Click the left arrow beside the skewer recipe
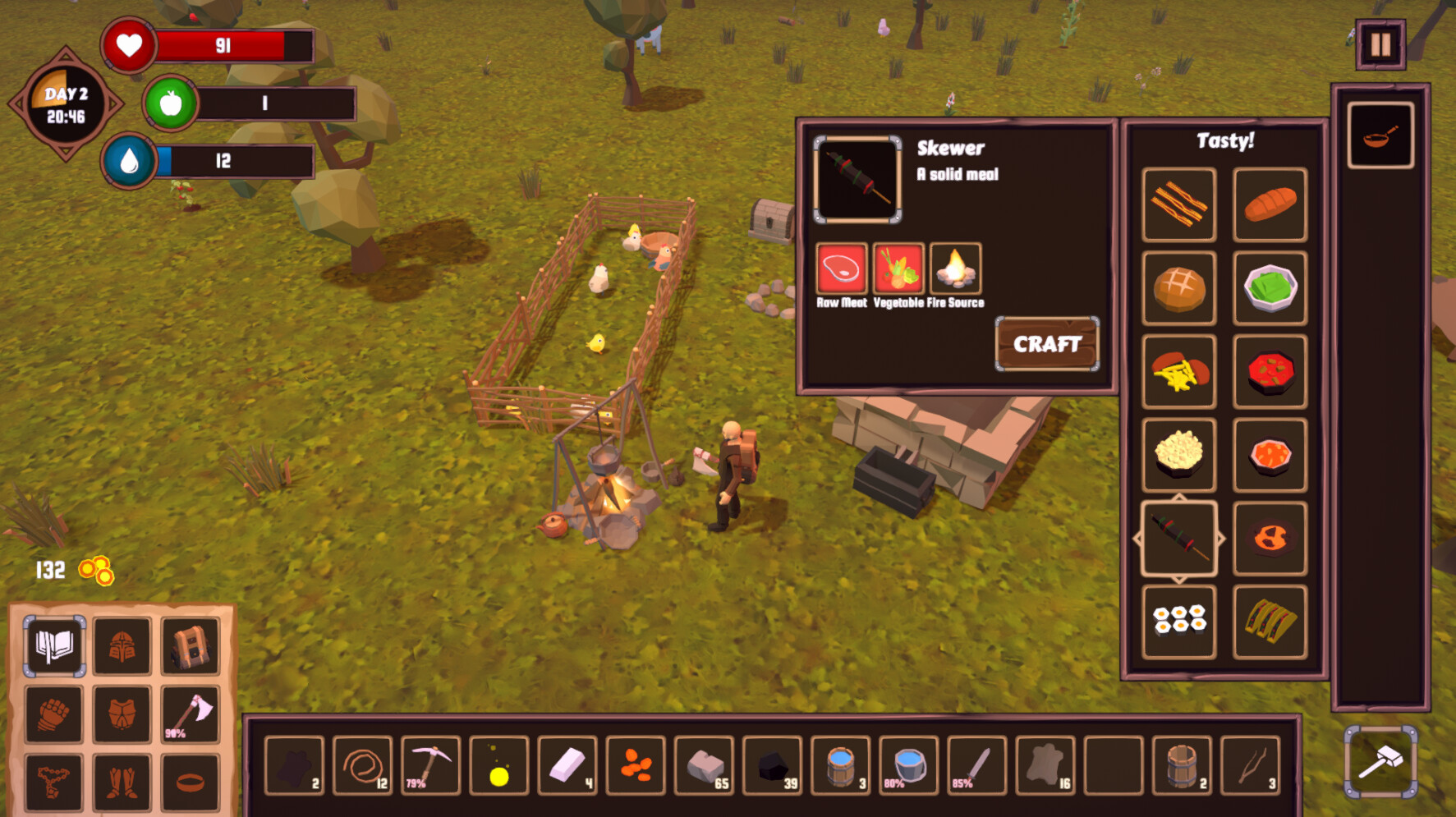1456x817 pixels. click(x=1135, y=539)
